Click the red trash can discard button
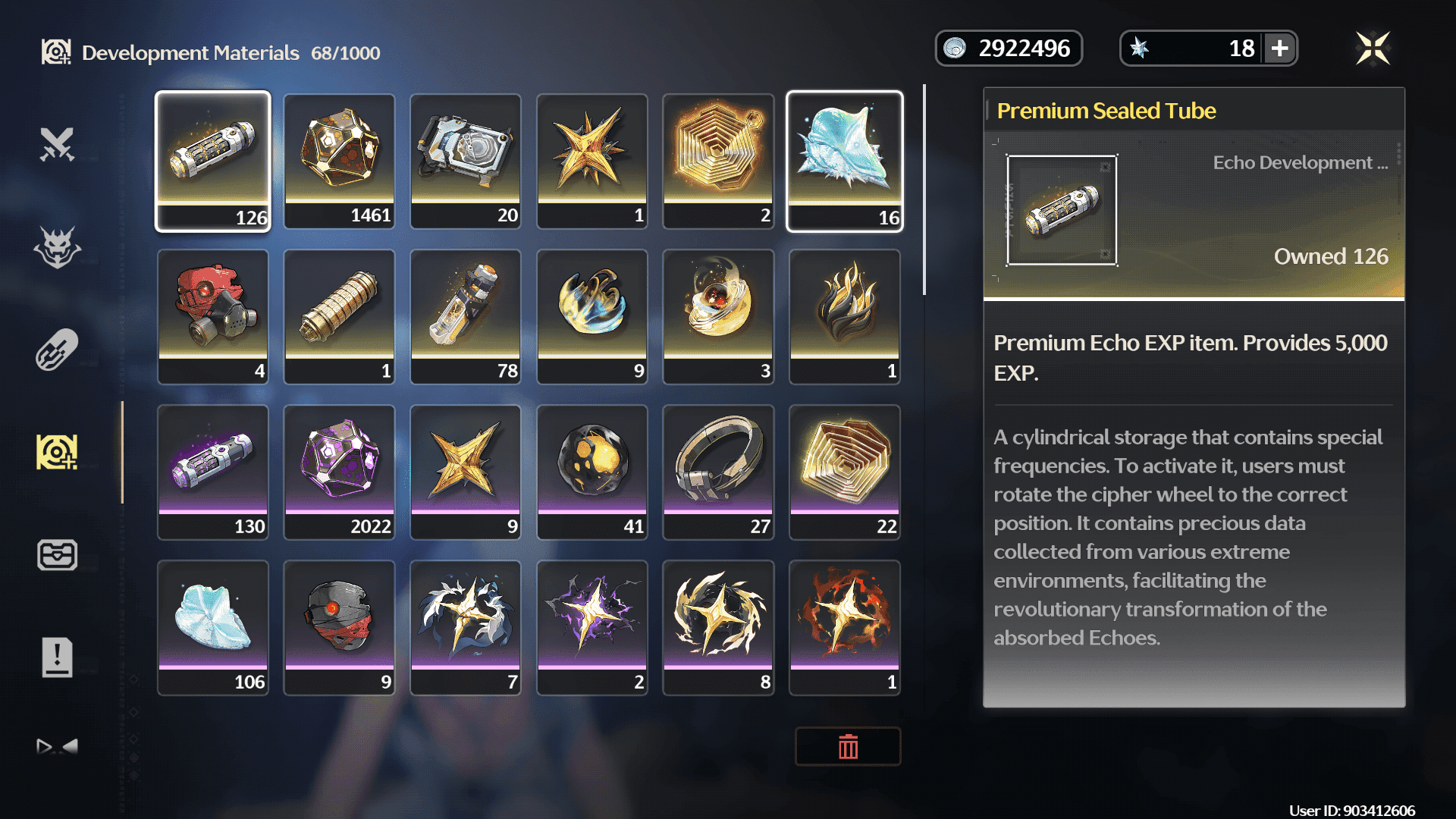 click(x=848, y=747)
